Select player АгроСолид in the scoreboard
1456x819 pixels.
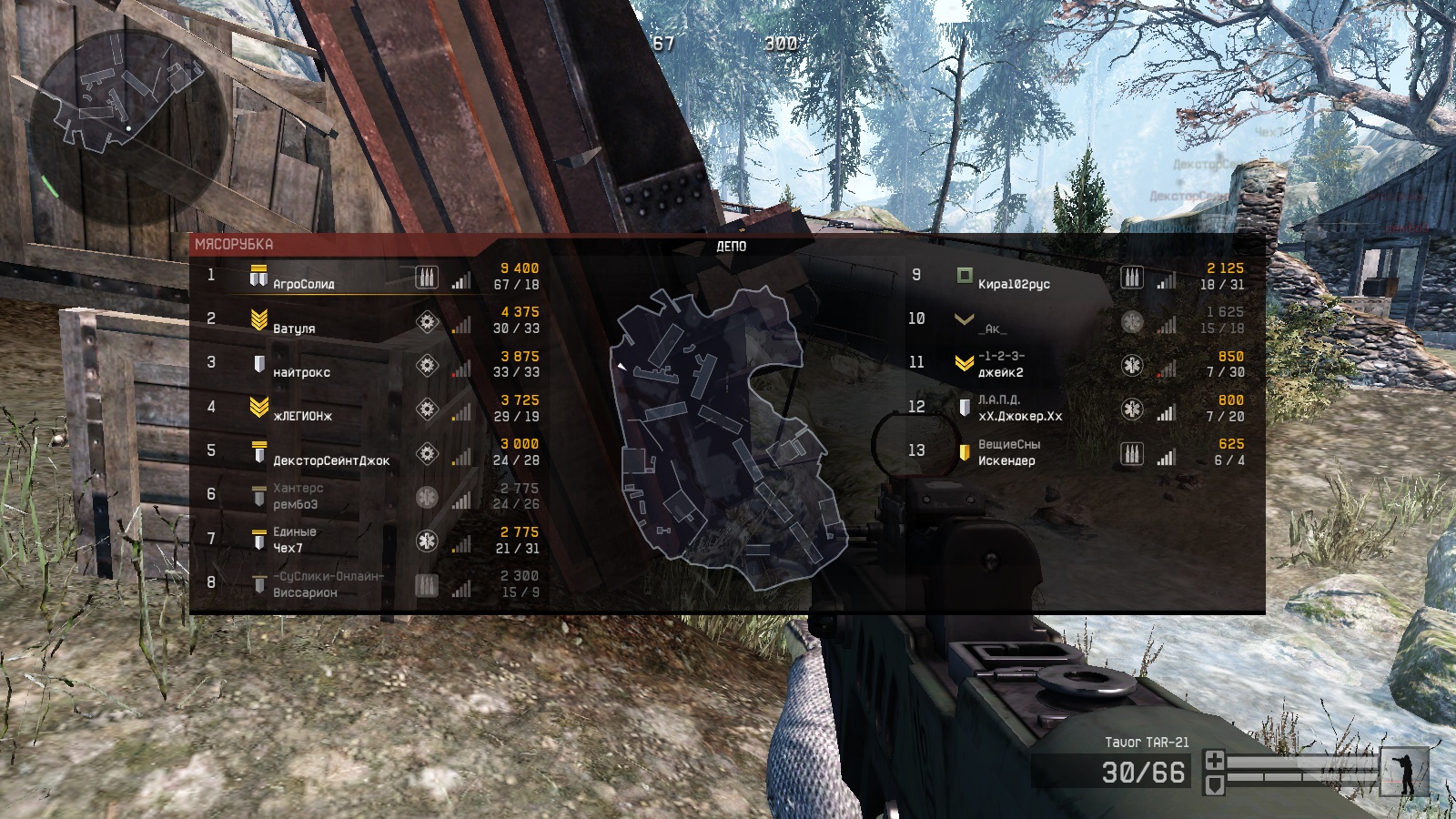[x=304, y=284]
